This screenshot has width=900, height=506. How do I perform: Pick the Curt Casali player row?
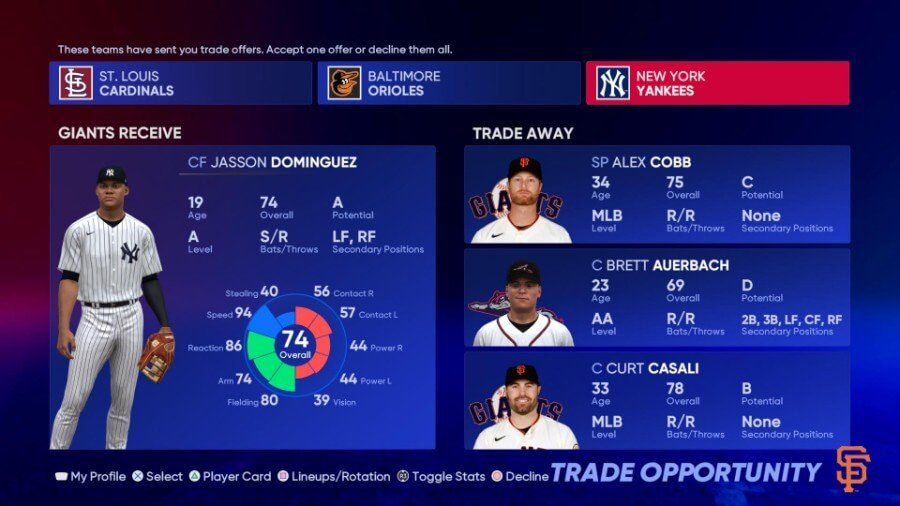[657, 400]
